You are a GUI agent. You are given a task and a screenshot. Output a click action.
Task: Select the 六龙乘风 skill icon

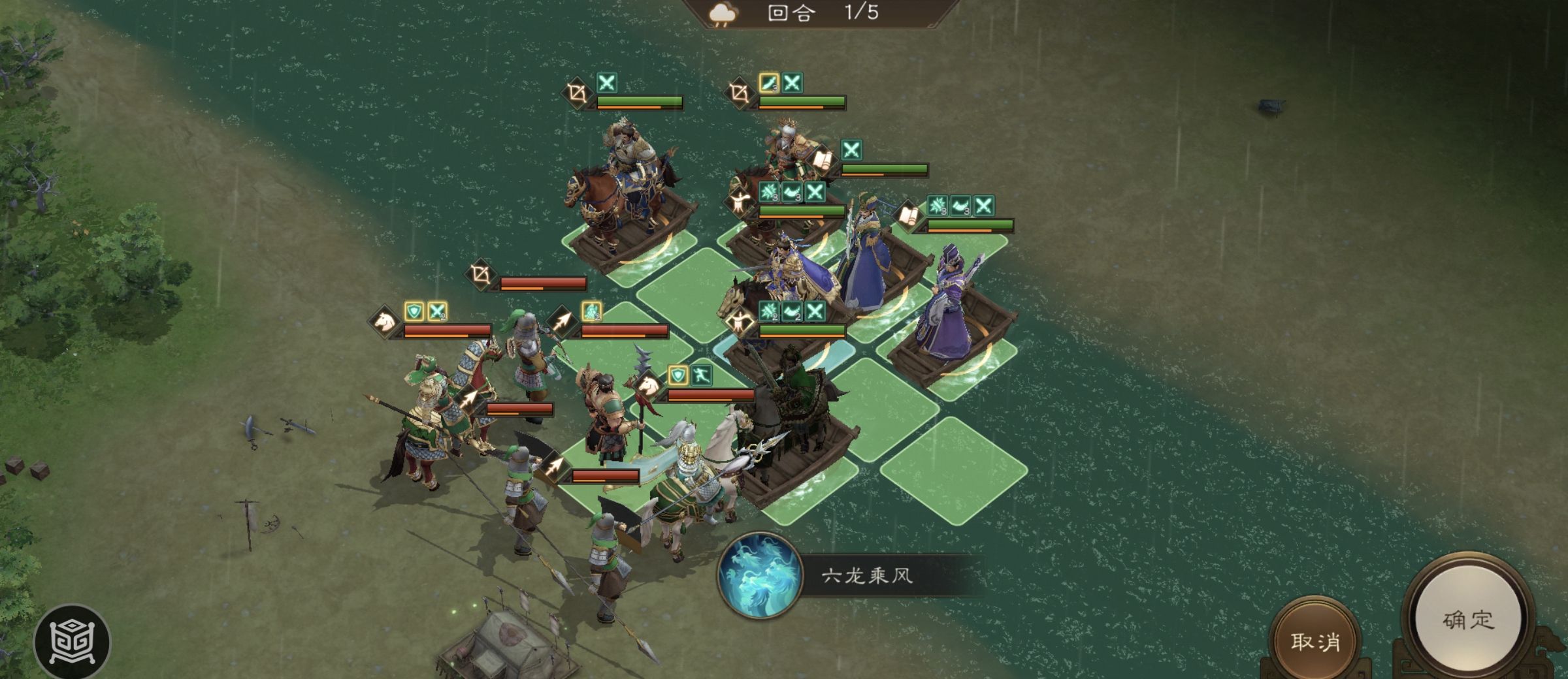click(759, 575)
